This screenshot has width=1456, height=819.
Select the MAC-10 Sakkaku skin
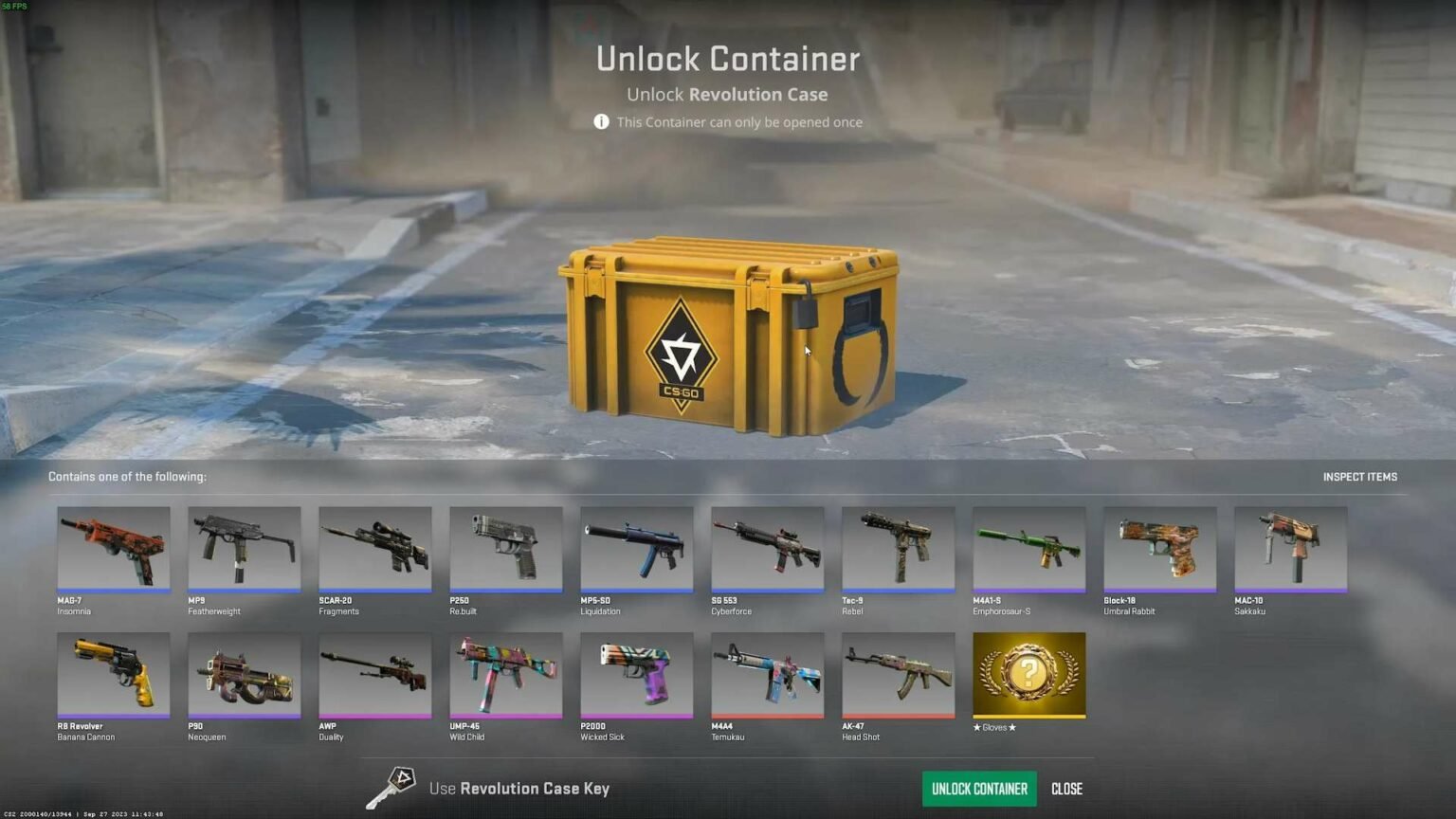pos(1290,550)
